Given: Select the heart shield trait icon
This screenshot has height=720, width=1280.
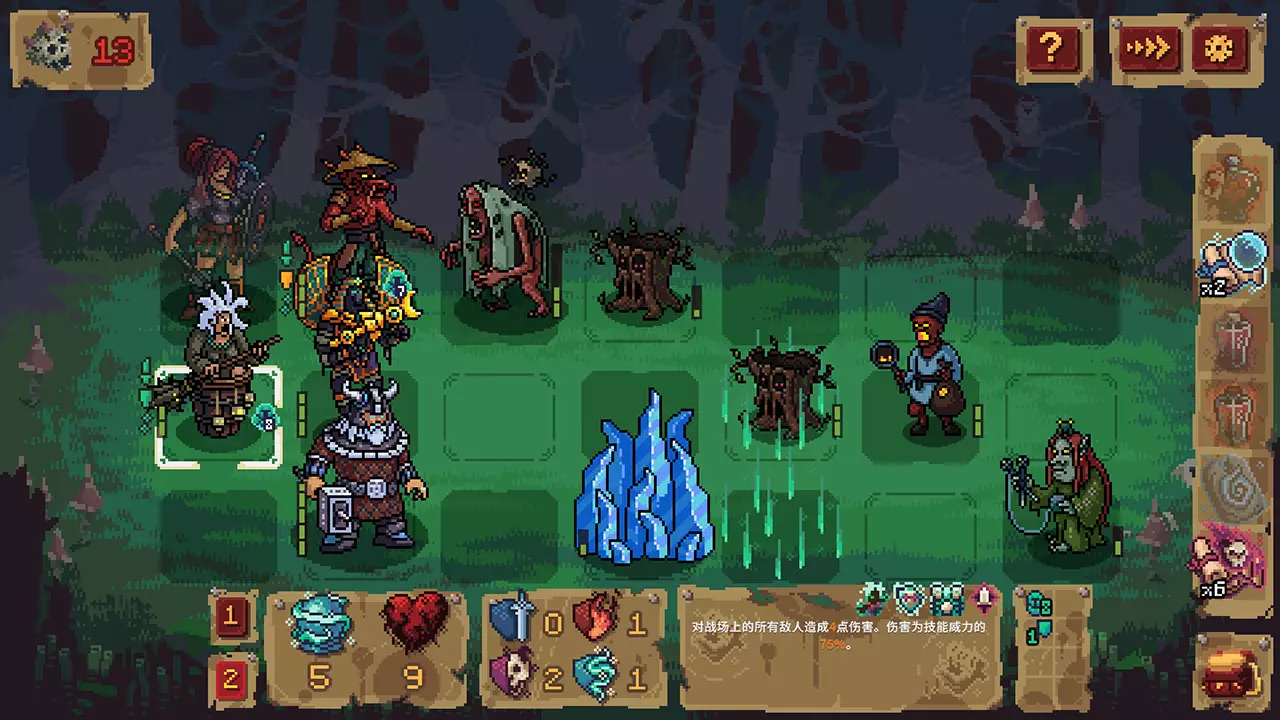Looking at the screenshot, I should (908, 598).
